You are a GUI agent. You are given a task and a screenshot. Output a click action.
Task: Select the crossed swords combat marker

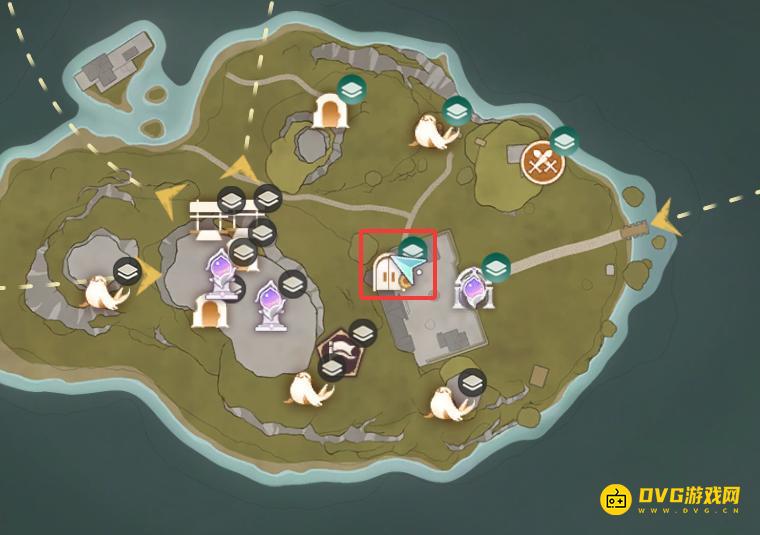point(542,161)
